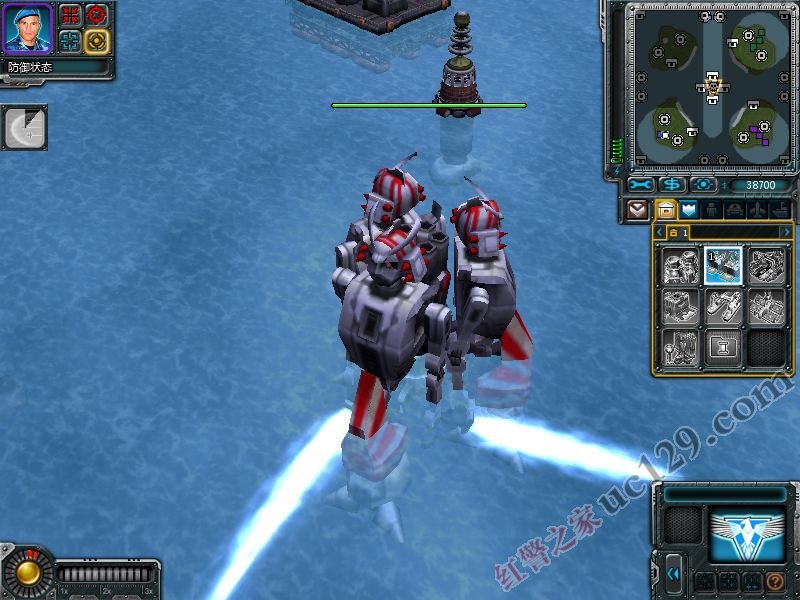Switch to the shield defense structures tab
The width and height of the screenshot is (800, 600).
pyautogui.click(x=688, y=210)
